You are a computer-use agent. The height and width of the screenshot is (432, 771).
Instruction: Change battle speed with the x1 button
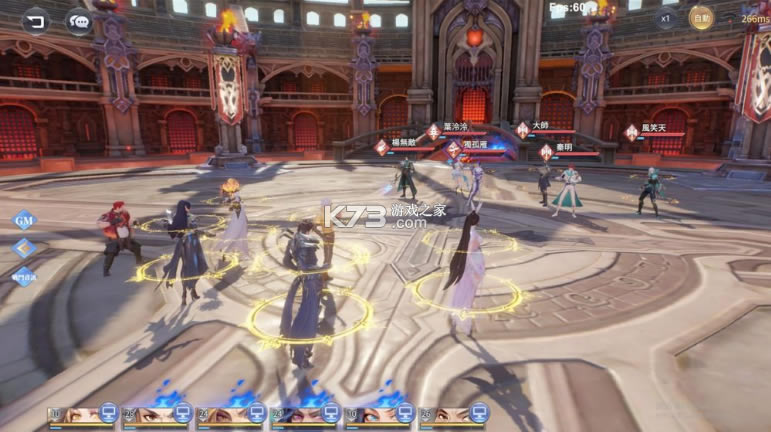(x=665, y=18)
